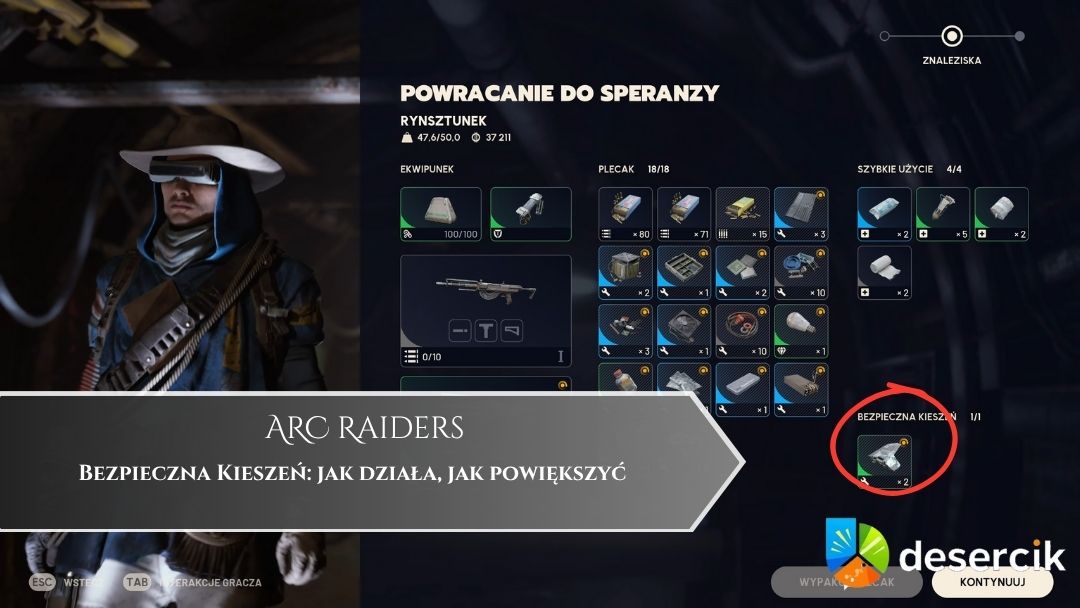Select the red cable stack of 10
This screenshot has height=608, width=1080.
743,331
